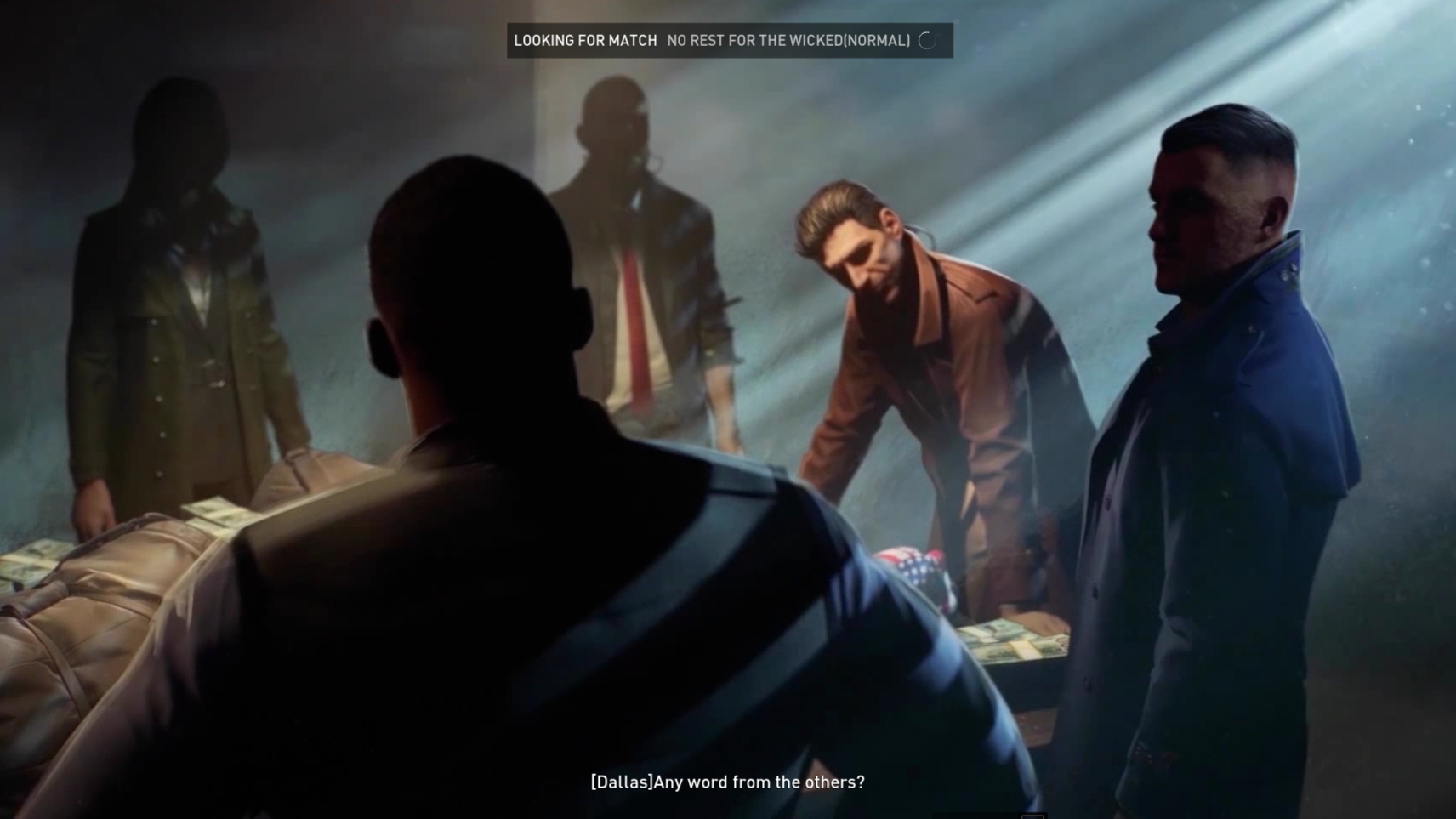Click the LOOKING FOR MATCH status banner
The width and height of the screenshot is (1456, 819).
583,39
